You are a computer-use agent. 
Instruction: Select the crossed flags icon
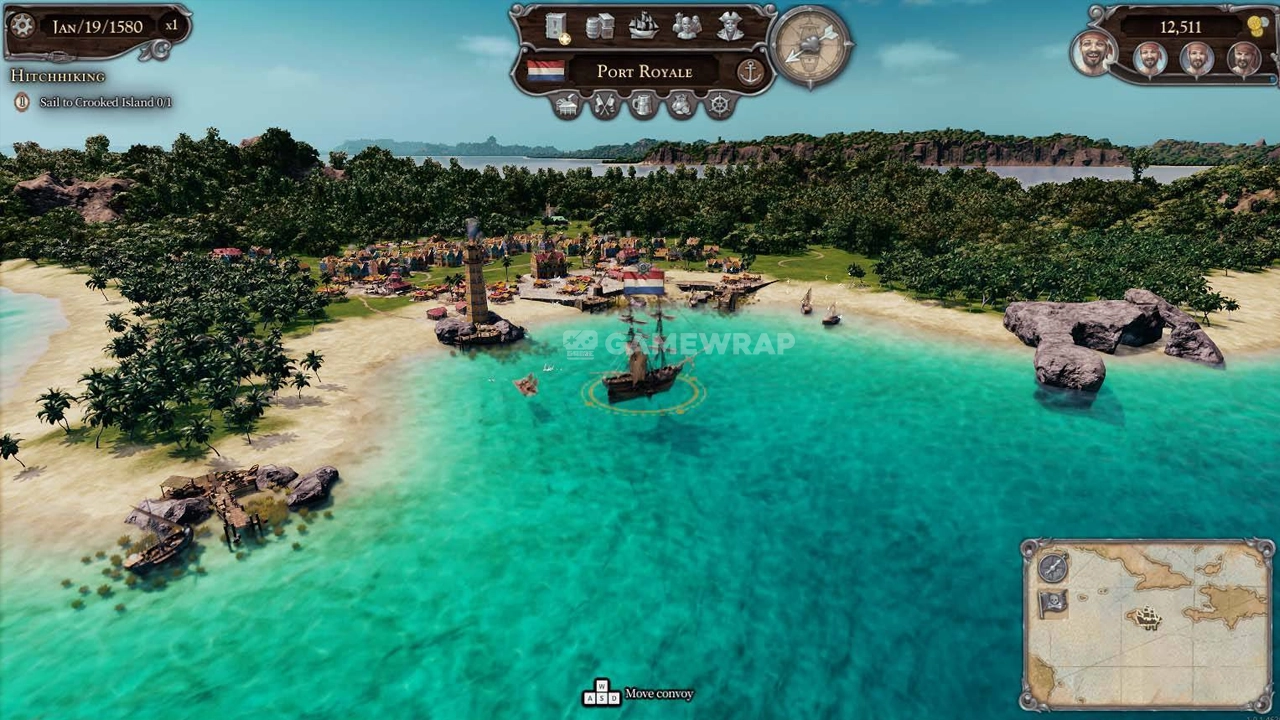pos(605,104)
